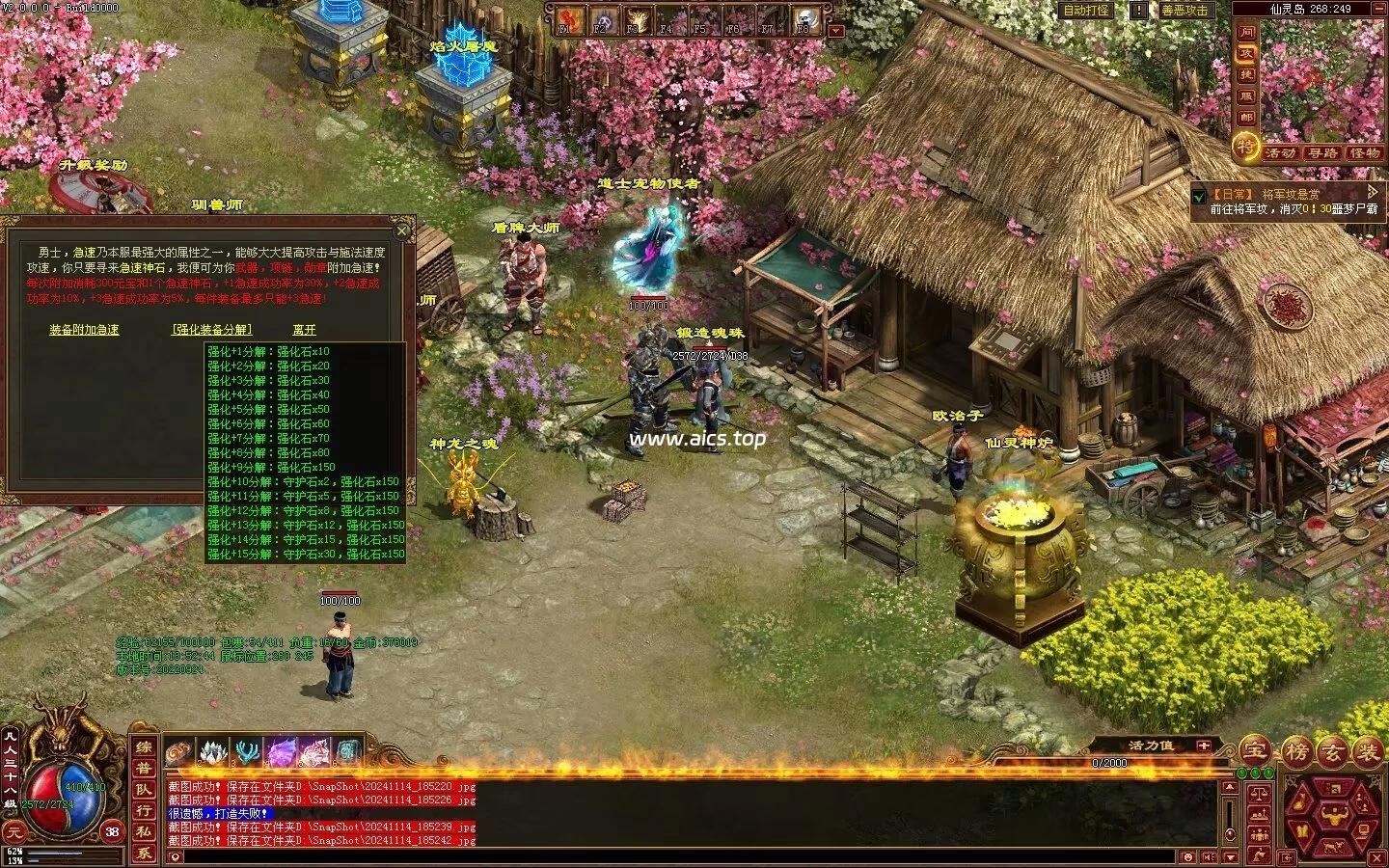Open the 寻路 pathfinding menu
Viewport: 1389px width, 868px height.
click(x=1322, y=153)
